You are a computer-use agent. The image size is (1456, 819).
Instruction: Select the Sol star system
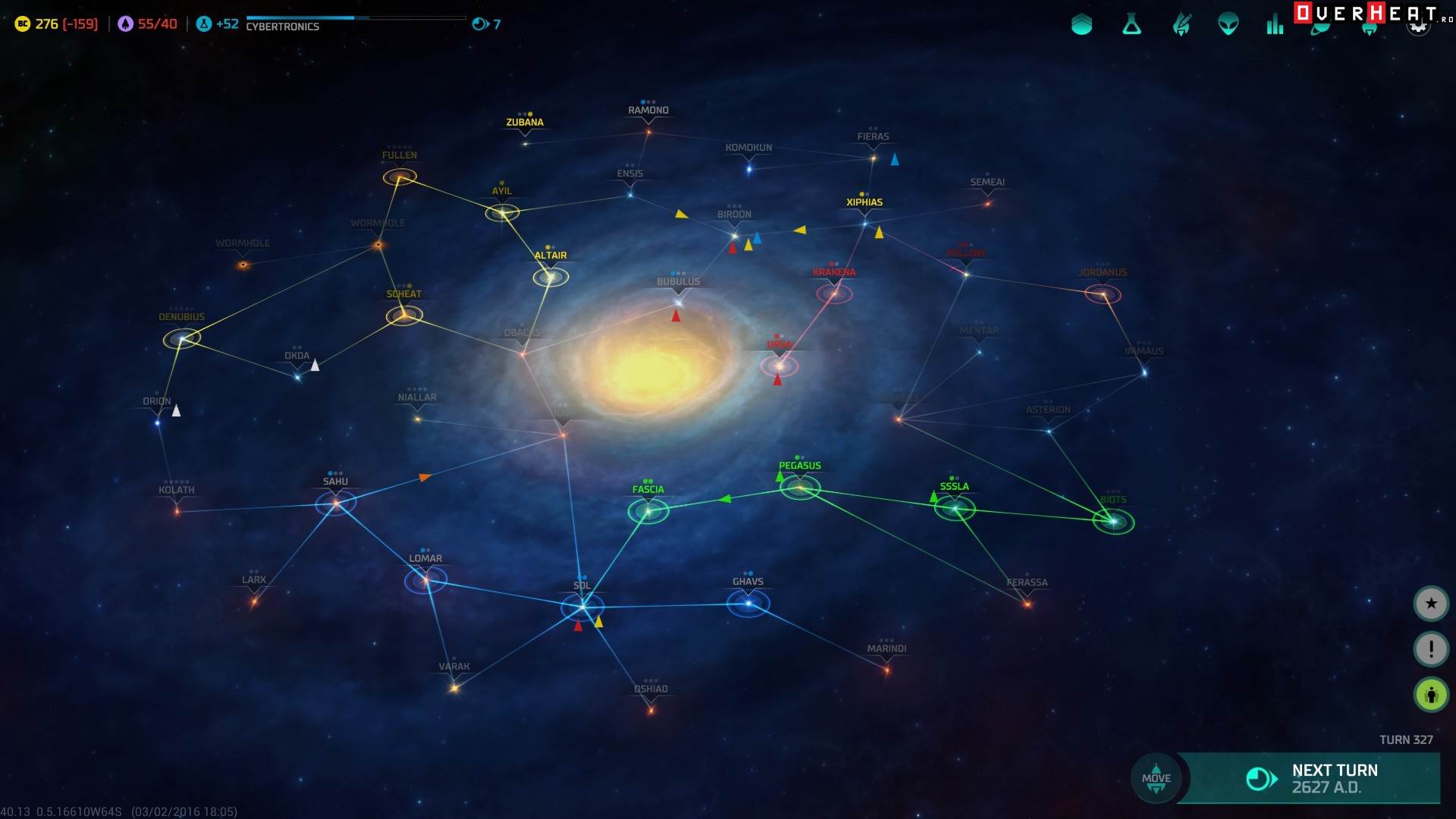[x=582, y=607]
